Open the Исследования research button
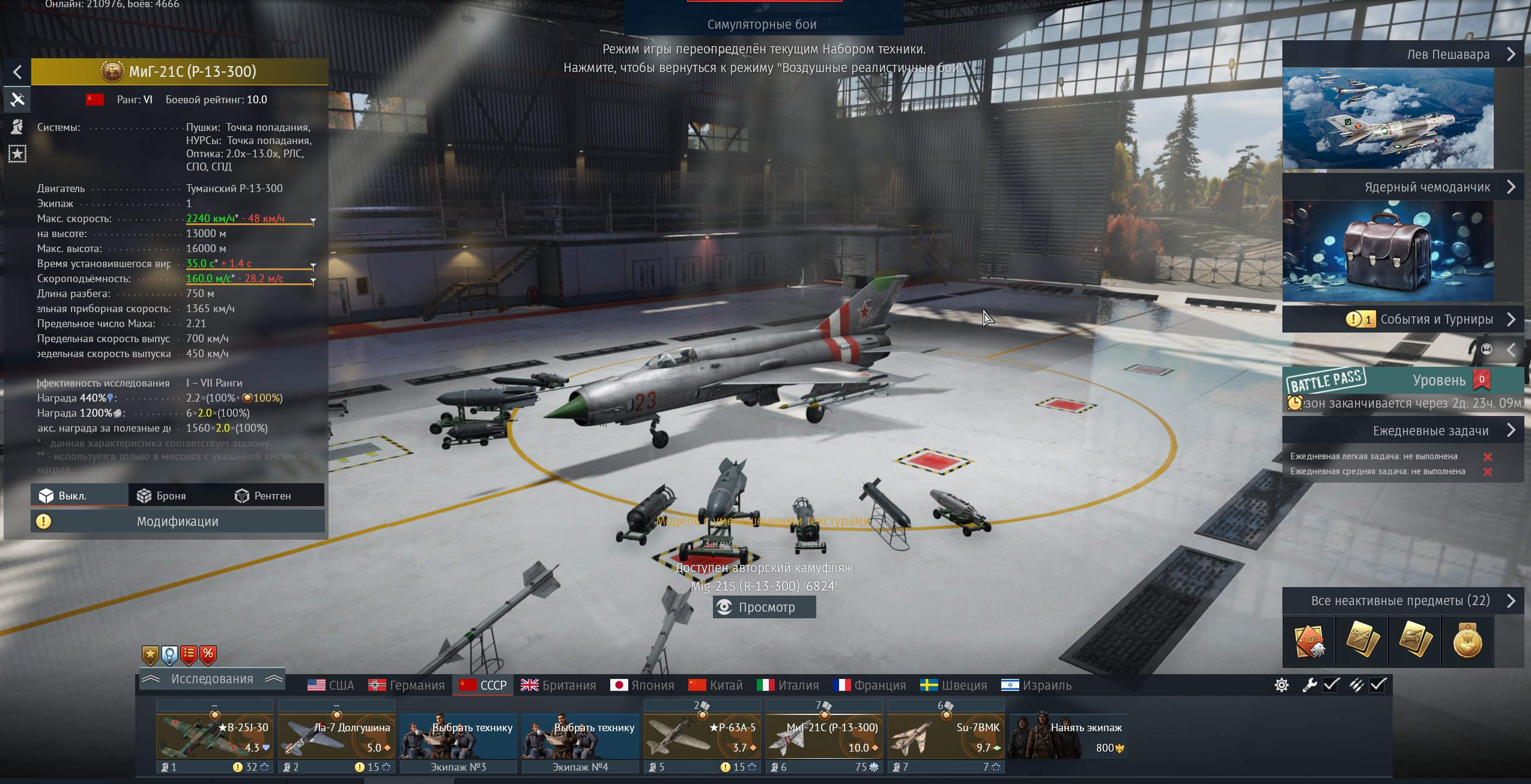1531x784 pixels. (x=212, y=679)
